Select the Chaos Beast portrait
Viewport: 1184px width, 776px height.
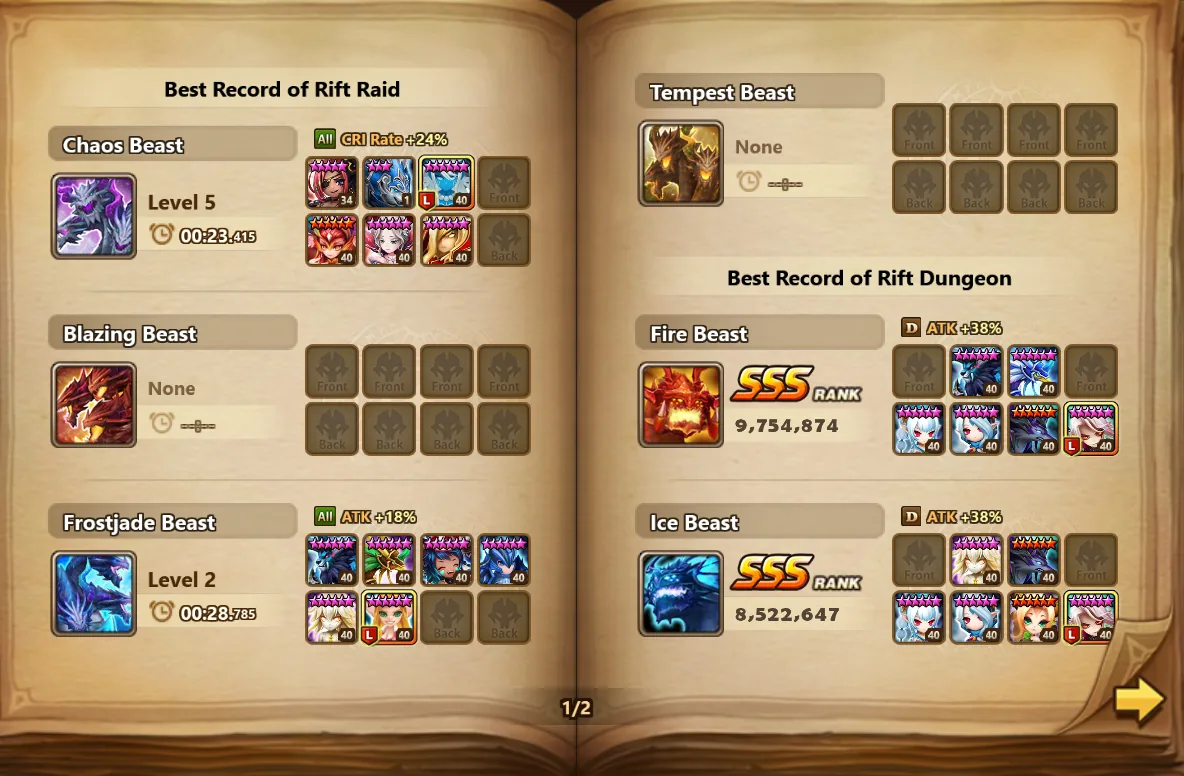coord(94,216)
